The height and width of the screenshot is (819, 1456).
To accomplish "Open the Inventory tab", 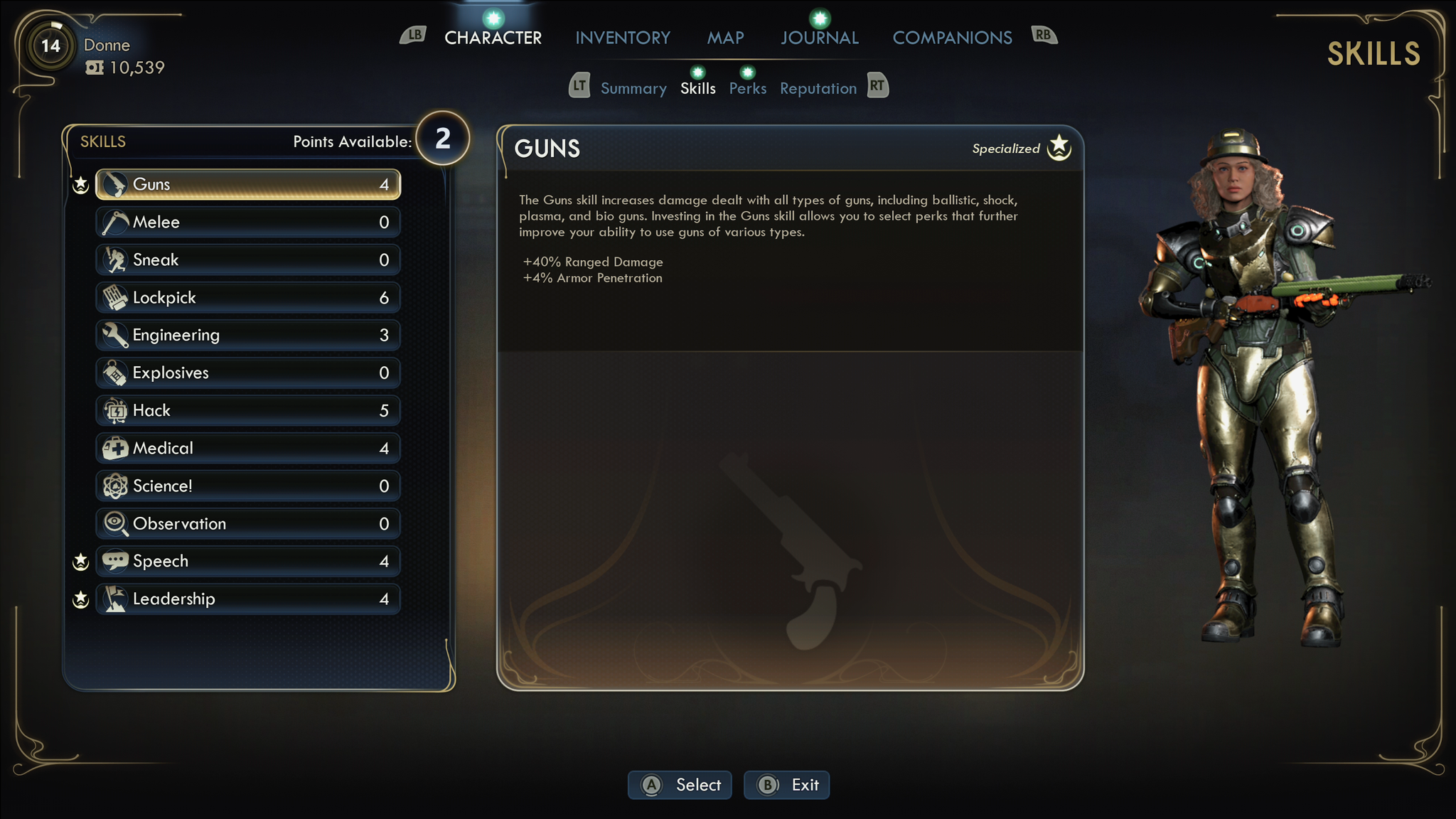I will 622,38.
